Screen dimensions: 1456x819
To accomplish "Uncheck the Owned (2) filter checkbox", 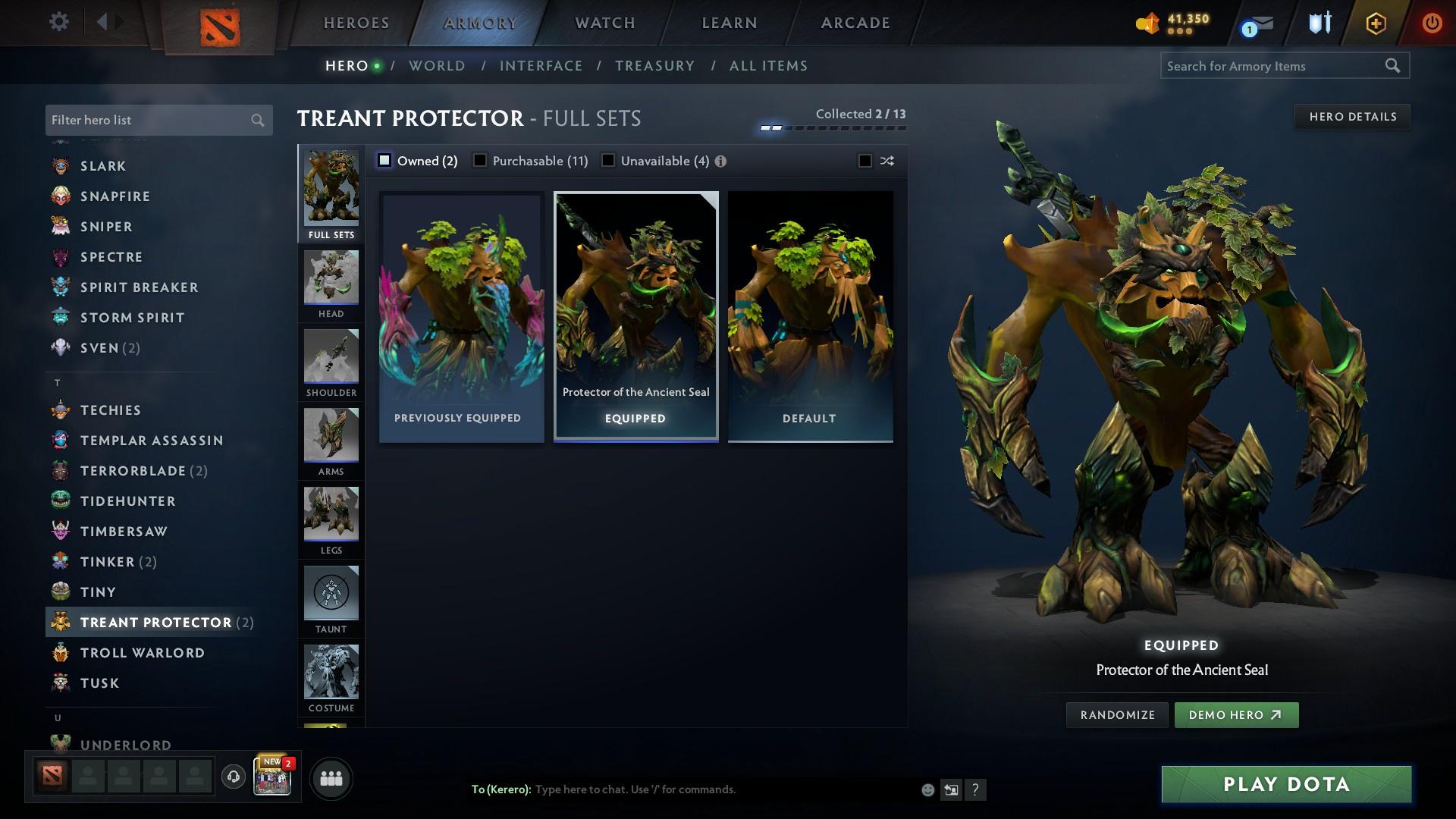I will click(385, 160).
